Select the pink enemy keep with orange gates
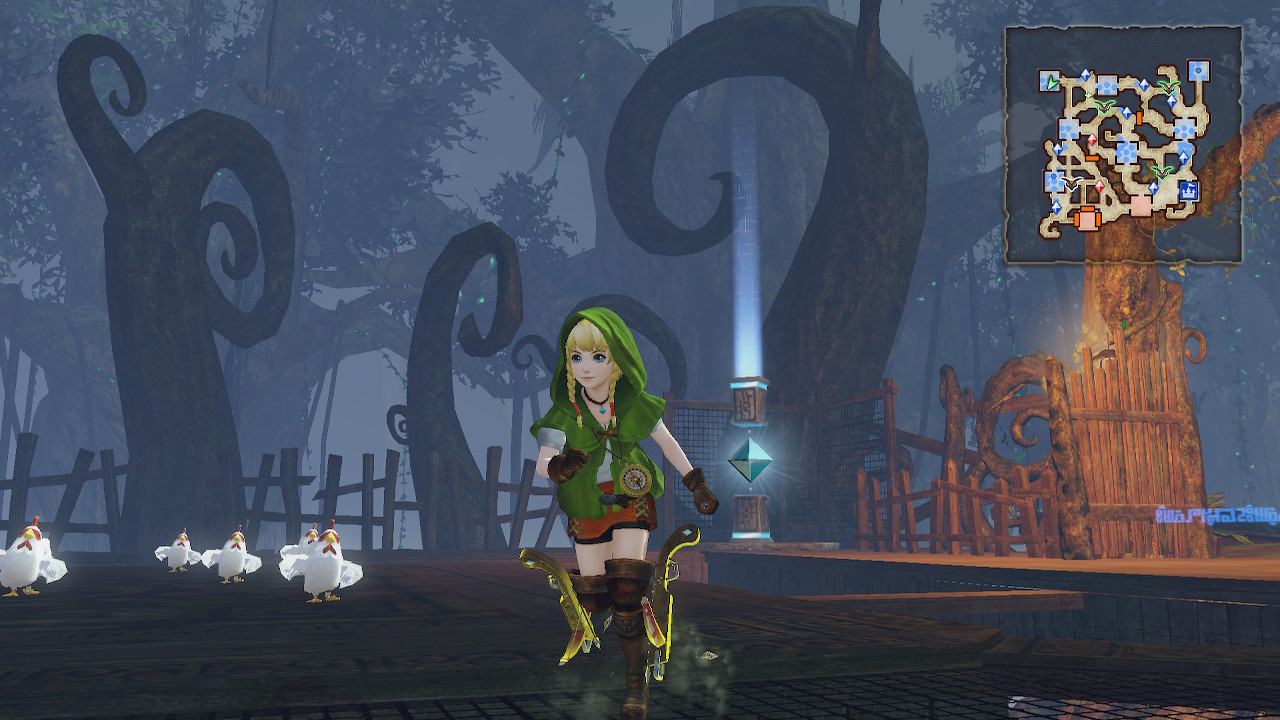 point(1087,217)
